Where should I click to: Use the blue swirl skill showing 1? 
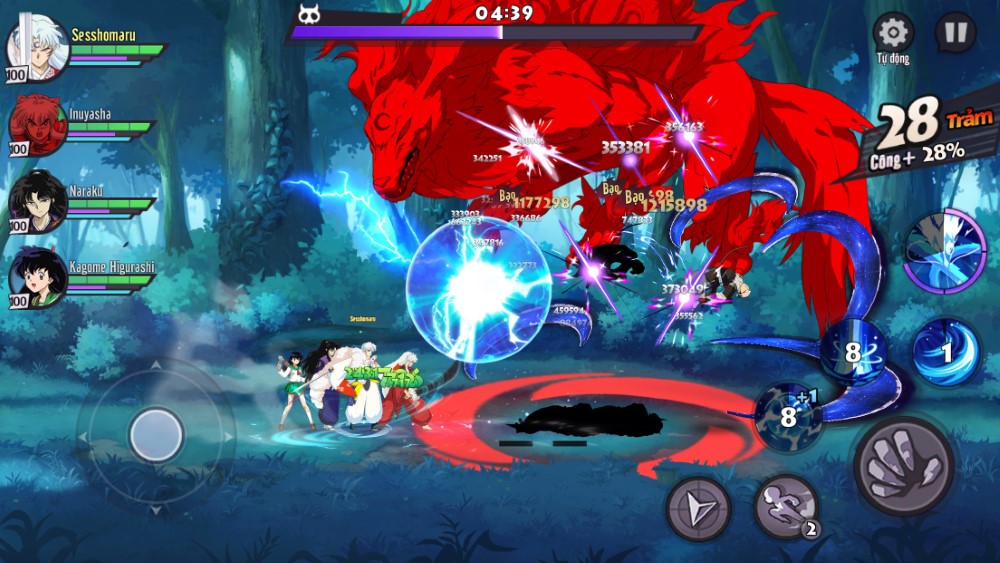tap(946, 352)
